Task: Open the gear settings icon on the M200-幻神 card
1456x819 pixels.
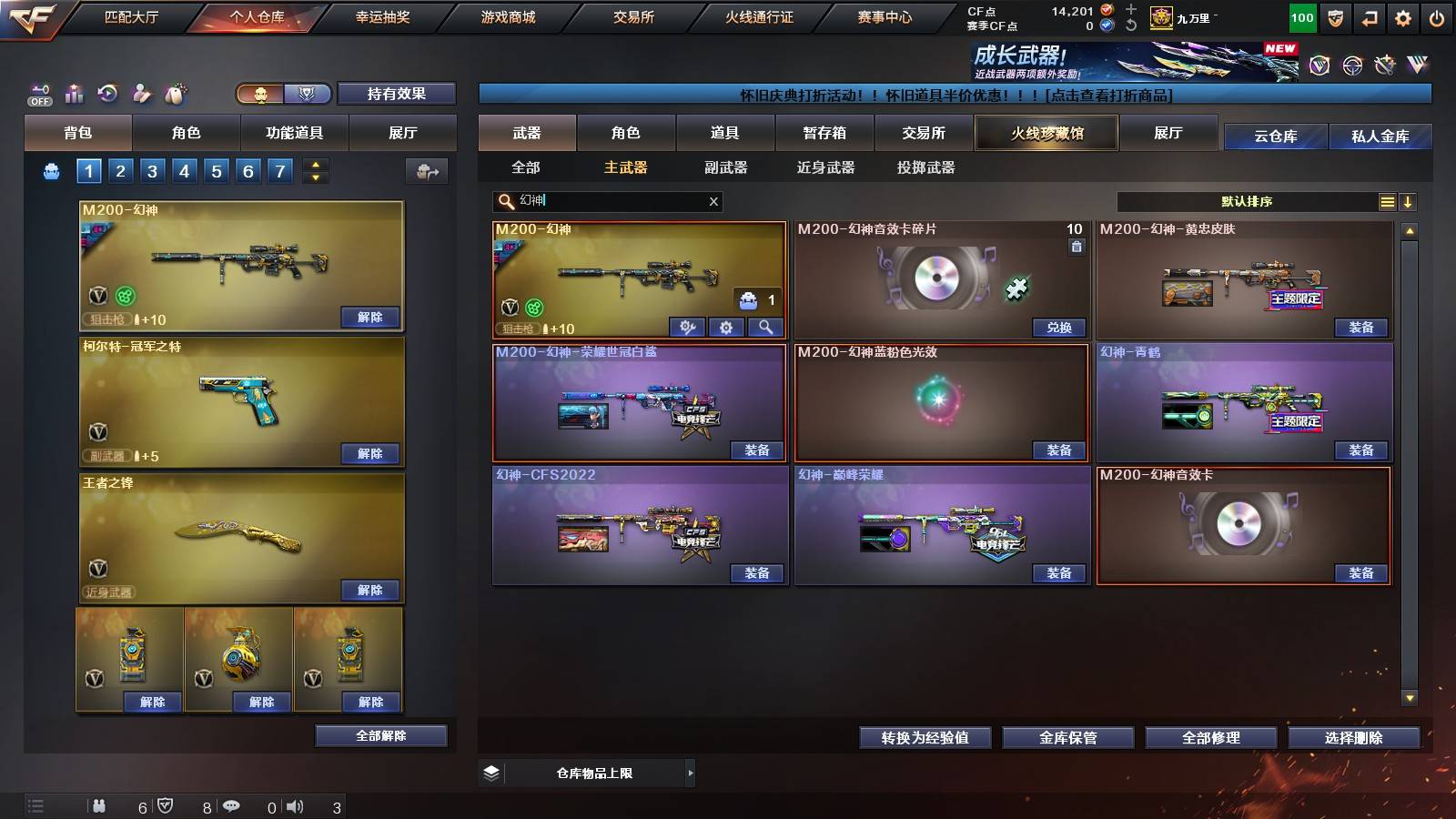Action: pyautogui.click(x=726, y=328)
